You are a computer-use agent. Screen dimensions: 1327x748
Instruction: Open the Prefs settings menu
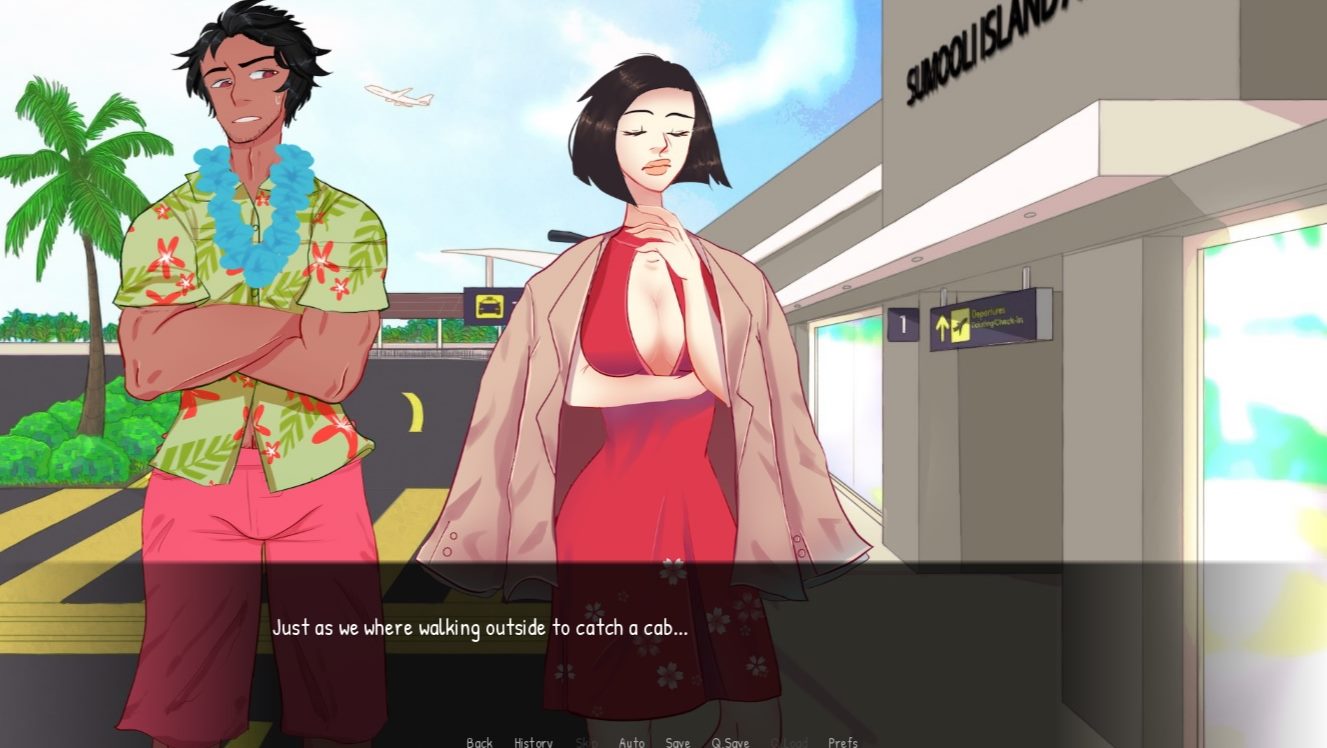coord(843,742)
